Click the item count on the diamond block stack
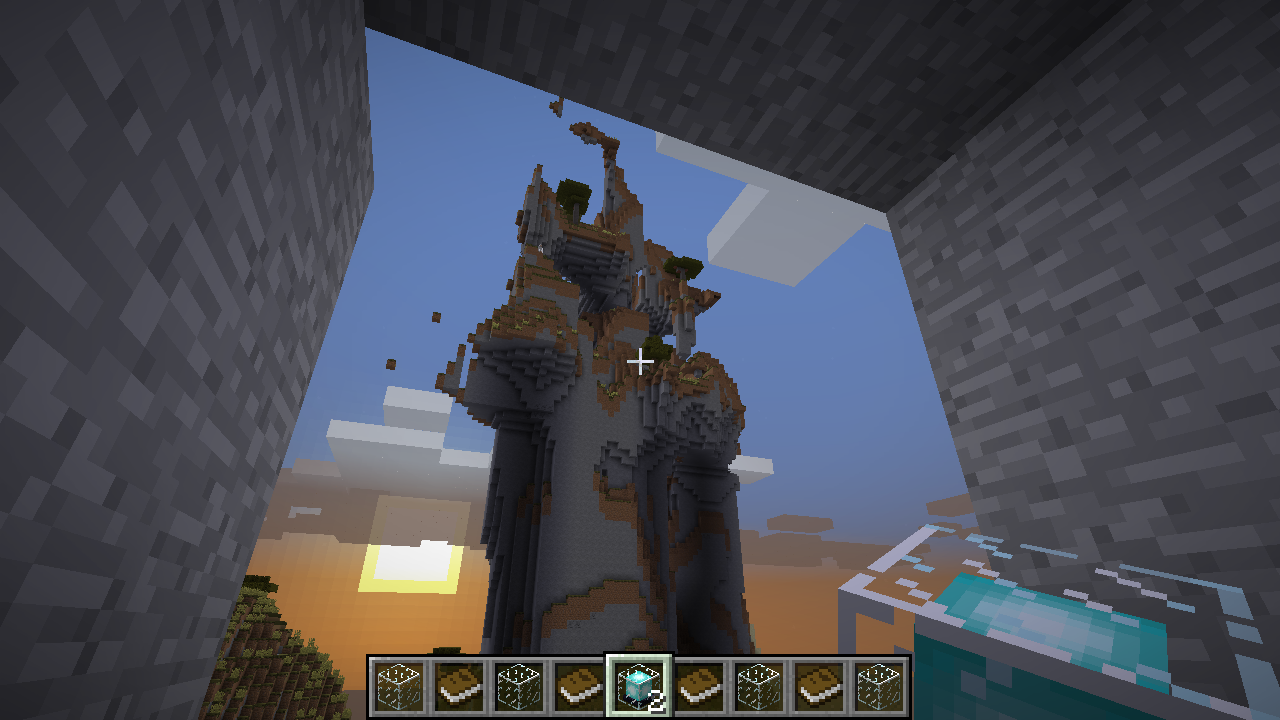This screenshot has height=720, width=1280. coord(655,700)
